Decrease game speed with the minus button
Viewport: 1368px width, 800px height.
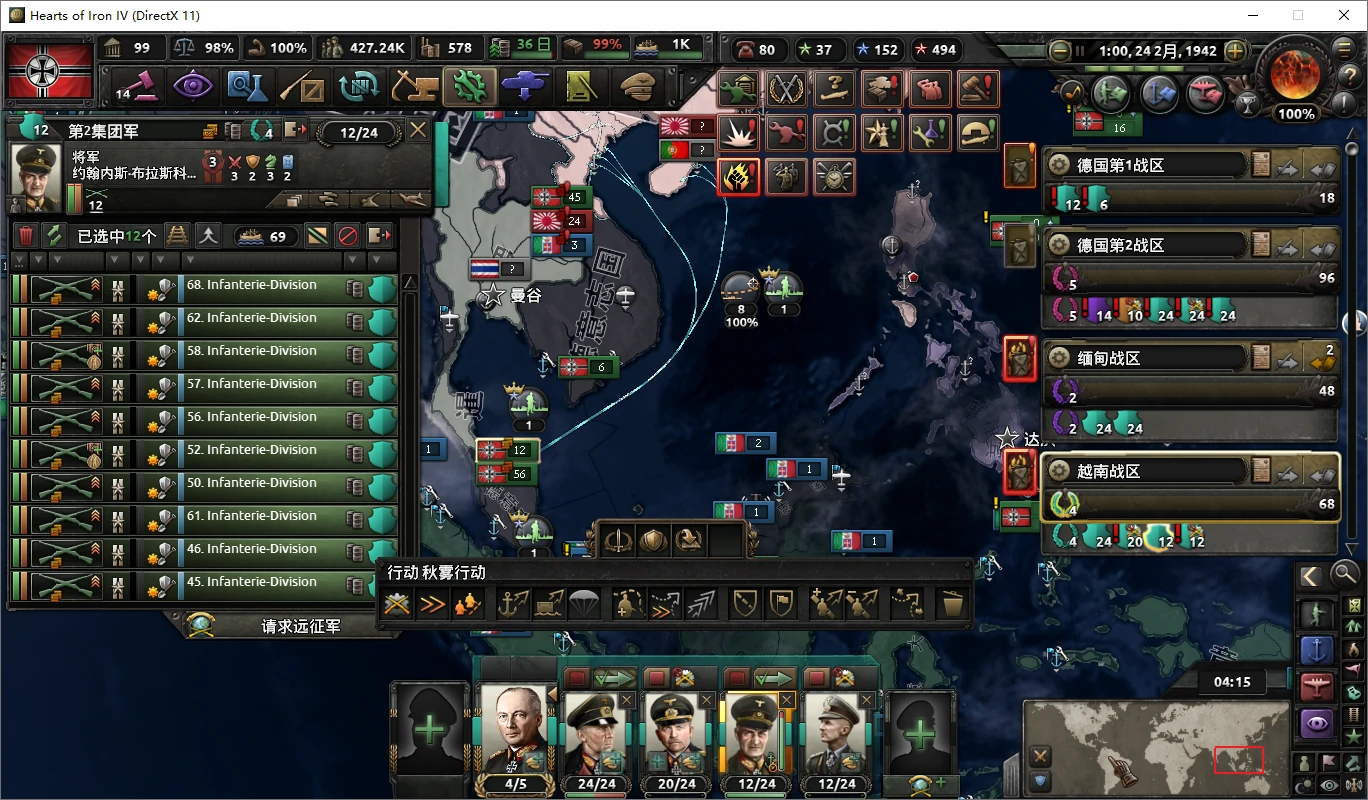1060,50
